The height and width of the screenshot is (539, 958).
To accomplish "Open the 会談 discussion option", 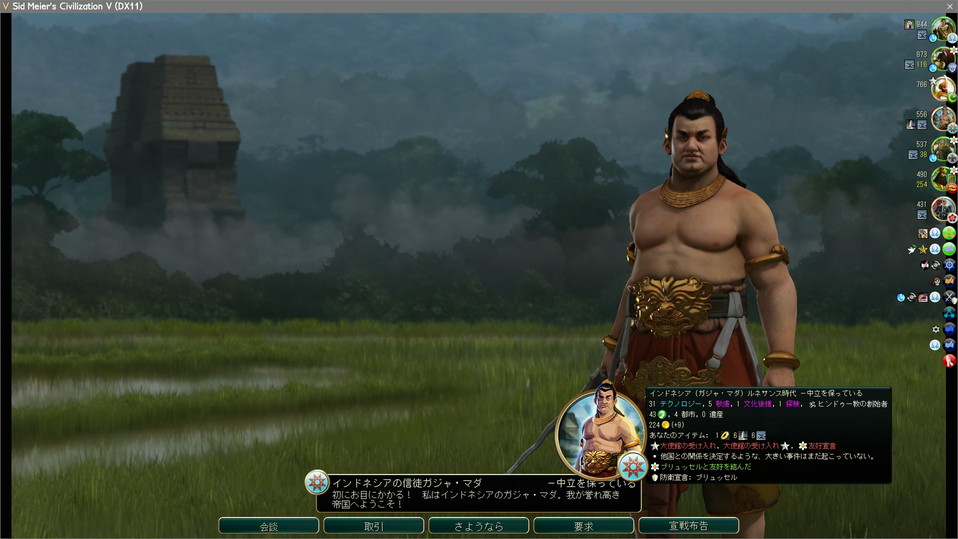I will tap(268, 526).
